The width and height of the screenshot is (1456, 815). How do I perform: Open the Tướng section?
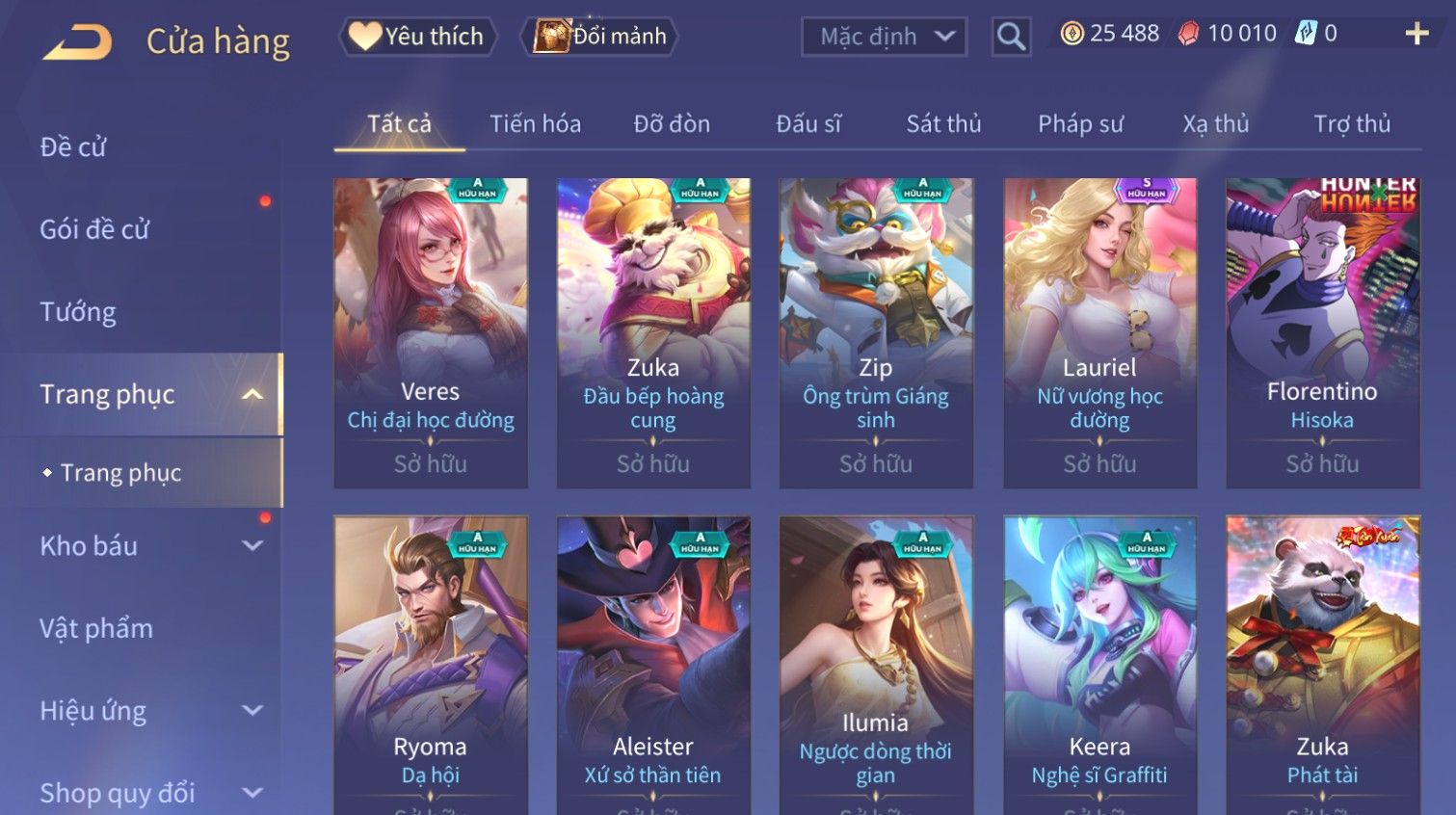[x=78, y=312]
